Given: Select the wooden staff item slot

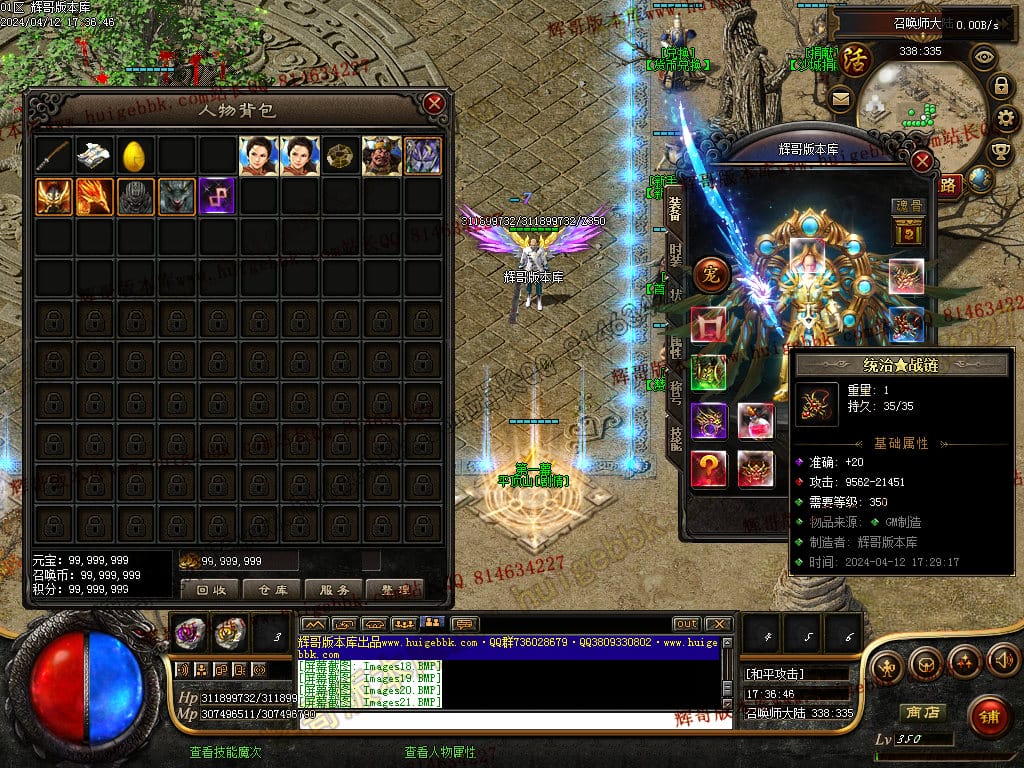Looking at the screenshot, I should [x=53, y=156].
